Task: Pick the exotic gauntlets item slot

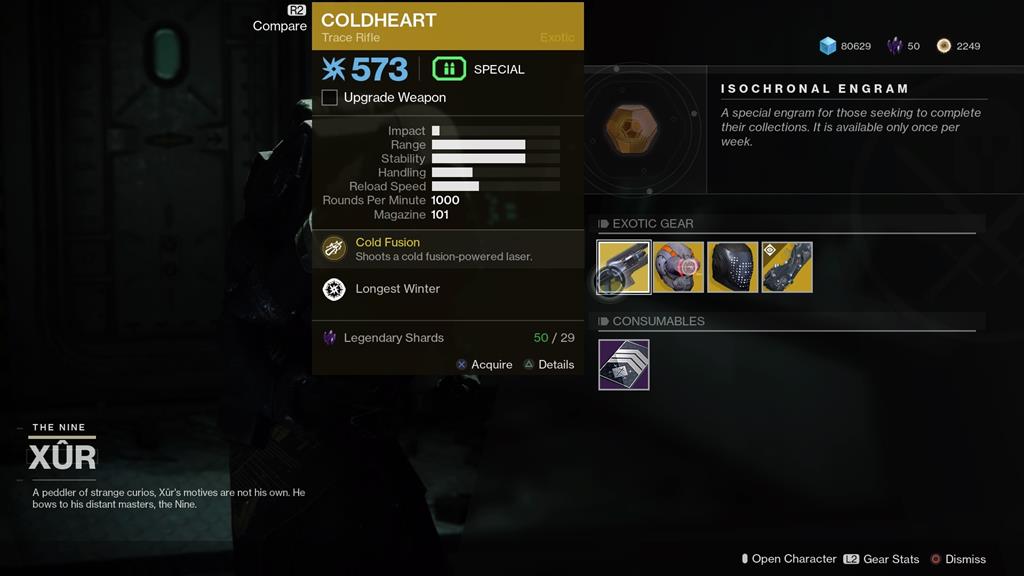Action: tap(787, 267)
